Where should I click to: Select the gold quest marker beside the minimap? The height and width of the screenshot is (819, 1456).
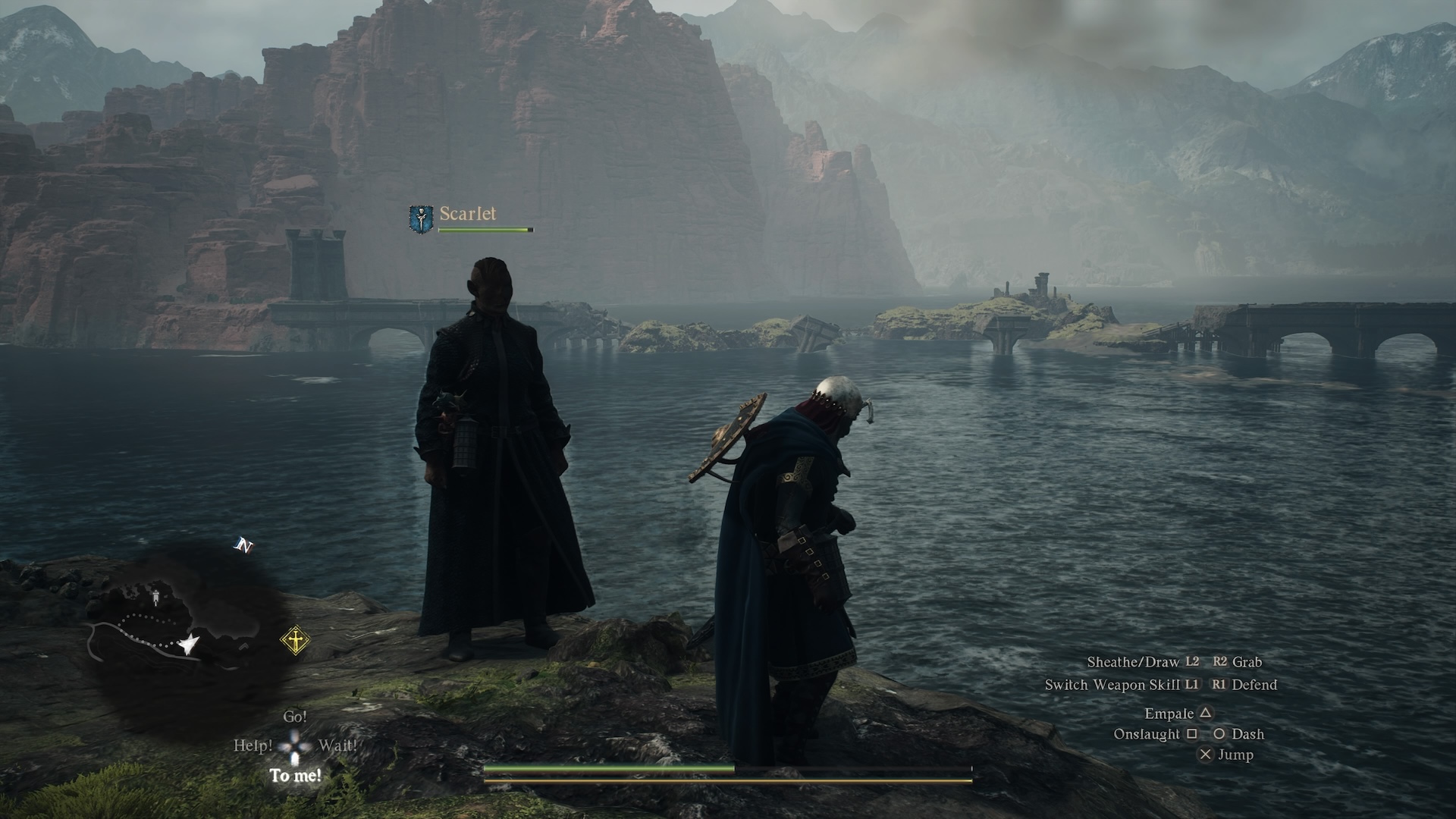(295, 641)
